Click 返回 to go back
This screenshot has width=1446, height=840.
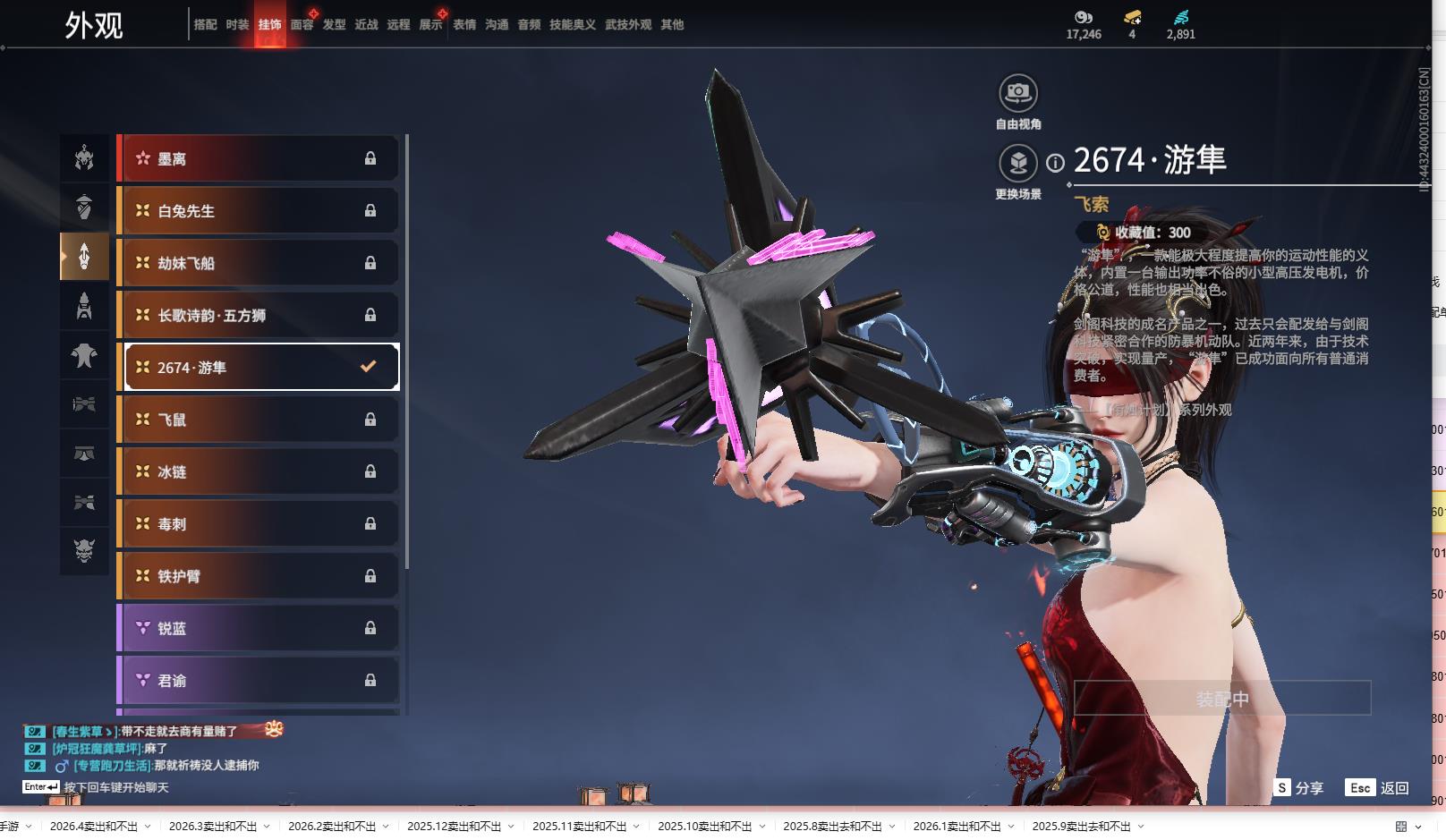(x=1378, y=788)
